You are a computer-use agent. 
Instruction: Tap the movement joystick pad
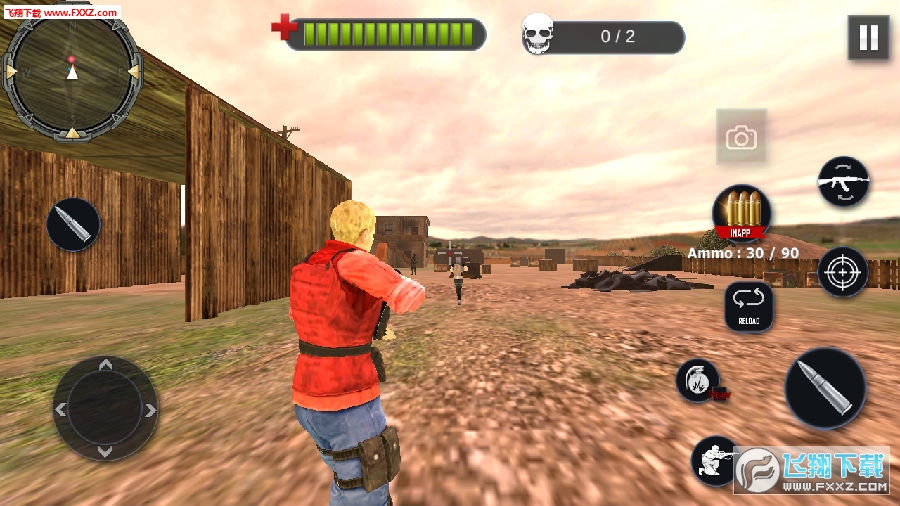[105, 408]
